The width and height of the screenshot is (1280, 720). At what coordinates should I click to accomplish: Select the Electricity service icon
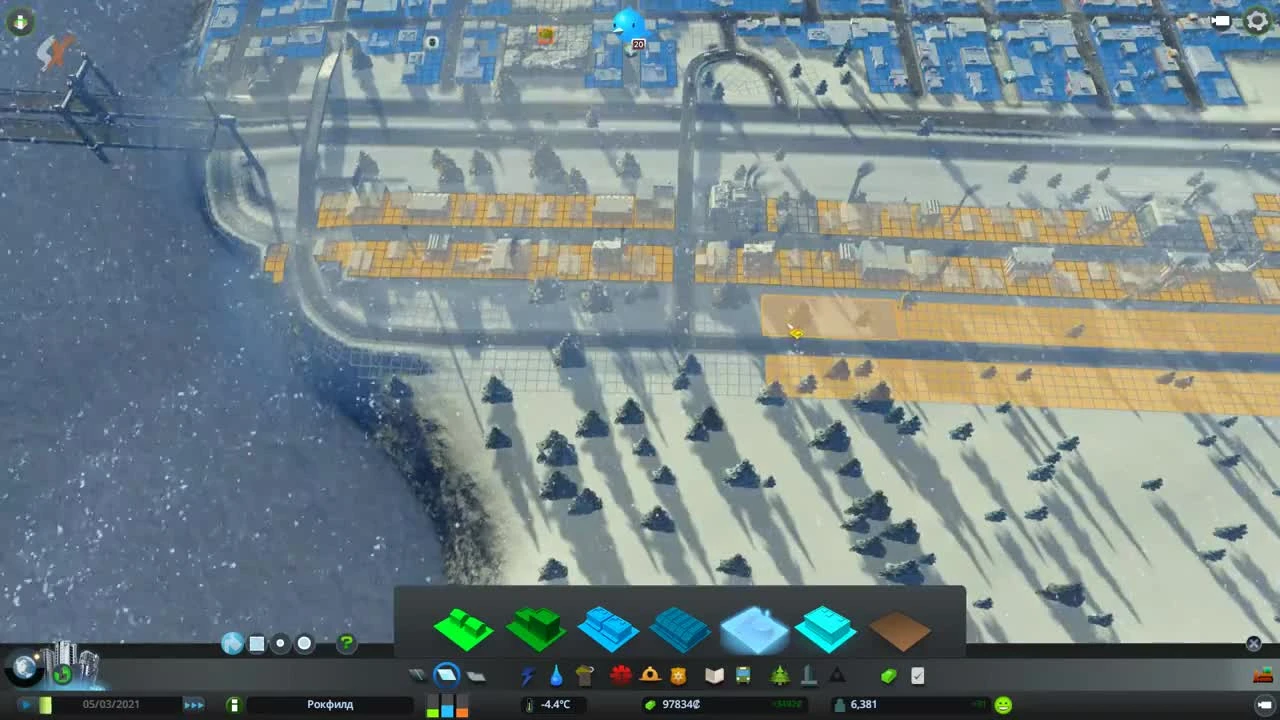coord(528,676)
